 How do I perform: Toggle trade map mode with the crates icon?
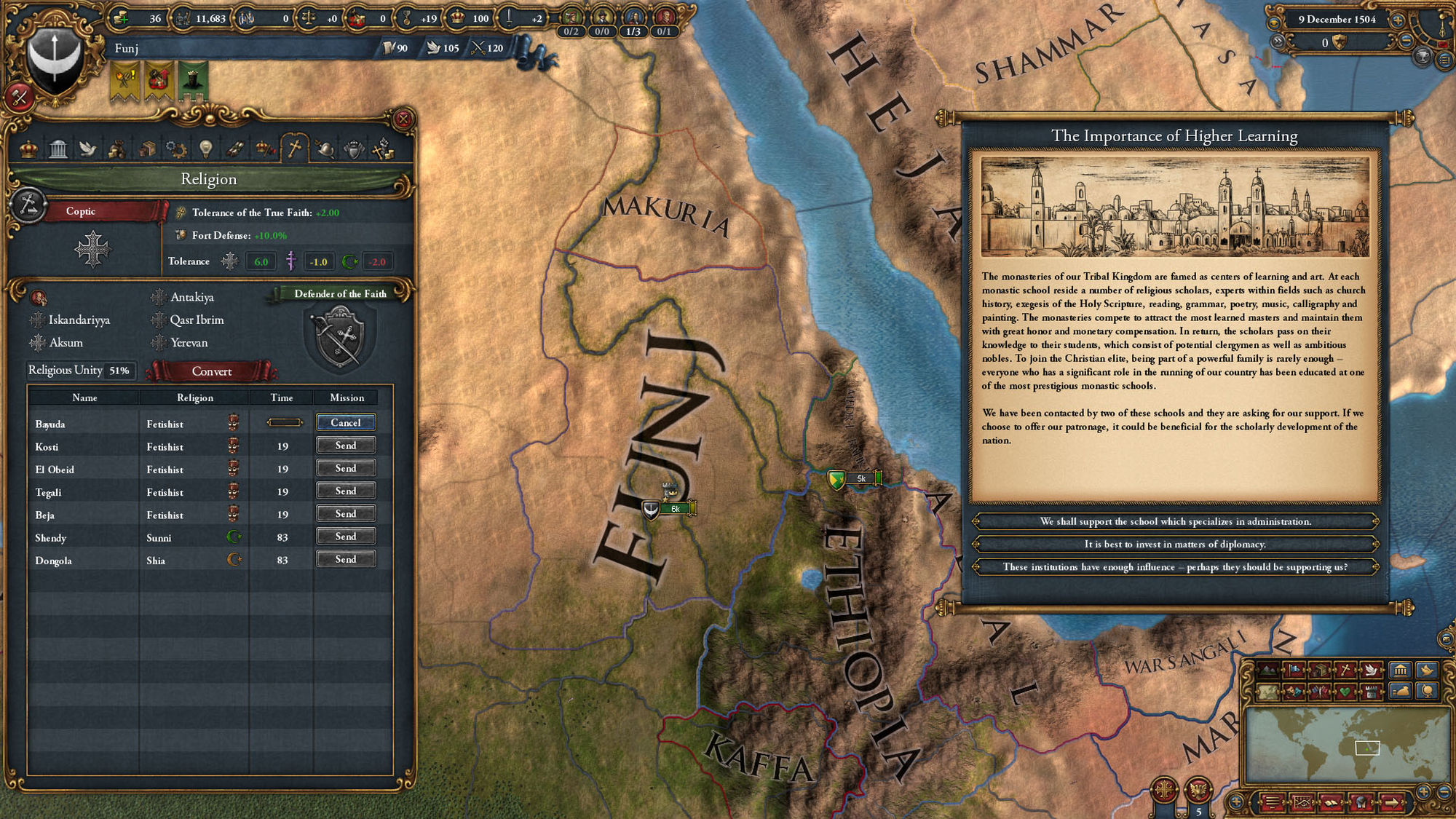click(1320, 670)
